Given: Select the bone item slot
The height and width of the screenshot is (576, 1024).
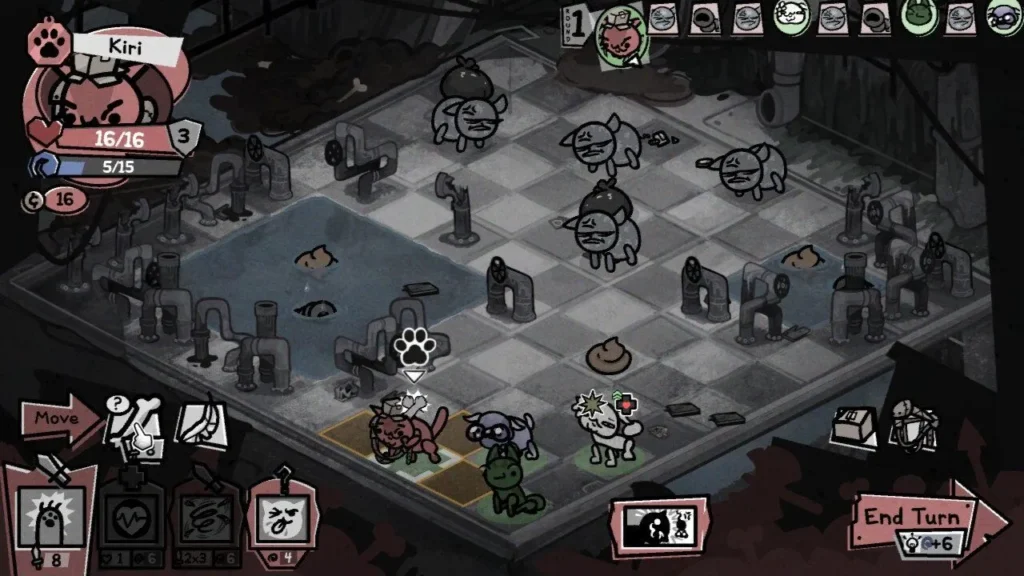Looking at the screenshot, I should click(x=135, y=421).
